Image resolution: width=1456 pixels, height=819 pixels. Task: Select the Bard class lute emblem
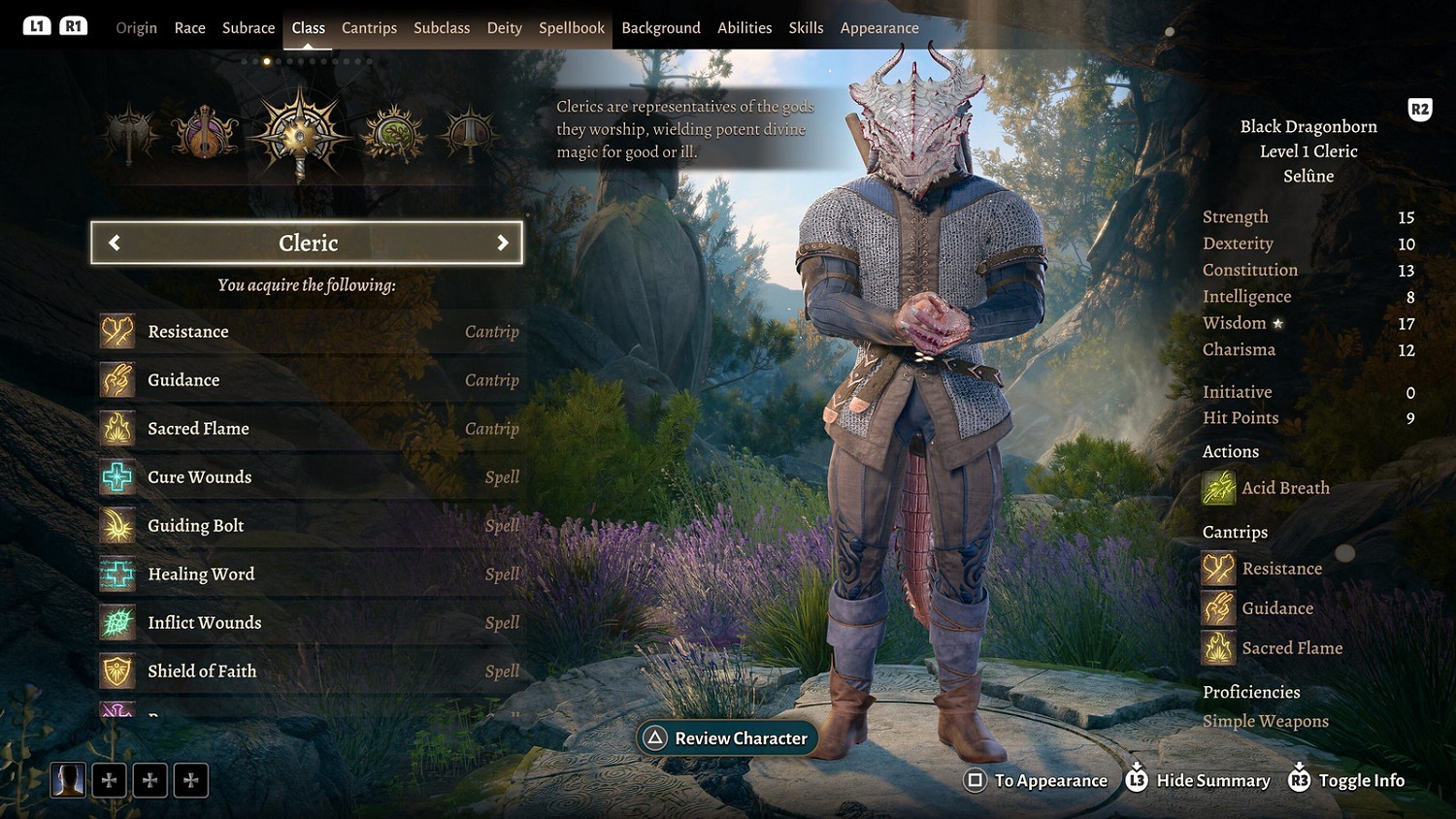point(205,134)
